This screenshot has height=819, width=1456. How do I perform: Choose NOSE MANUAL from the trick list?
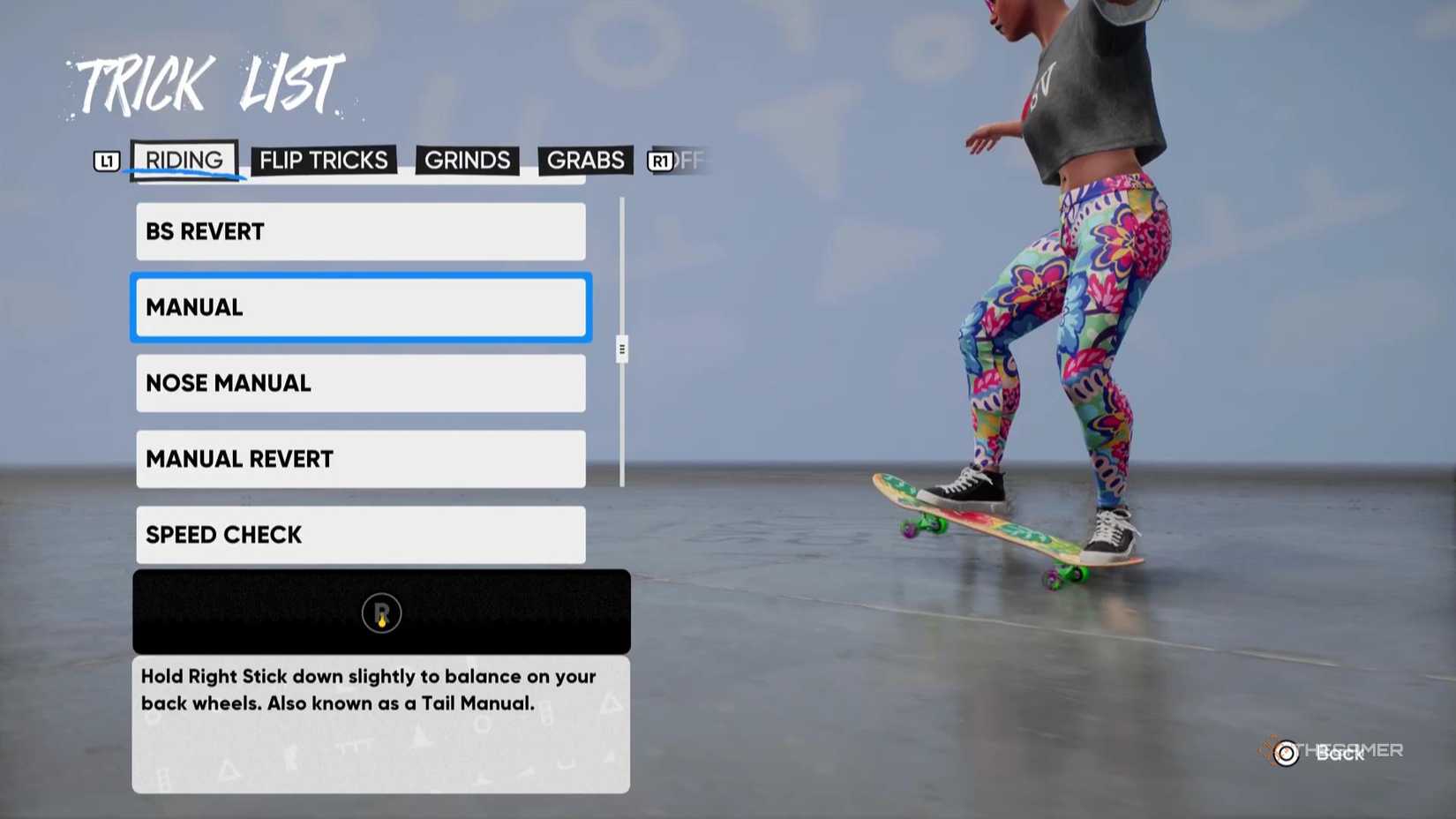[360, 383]
